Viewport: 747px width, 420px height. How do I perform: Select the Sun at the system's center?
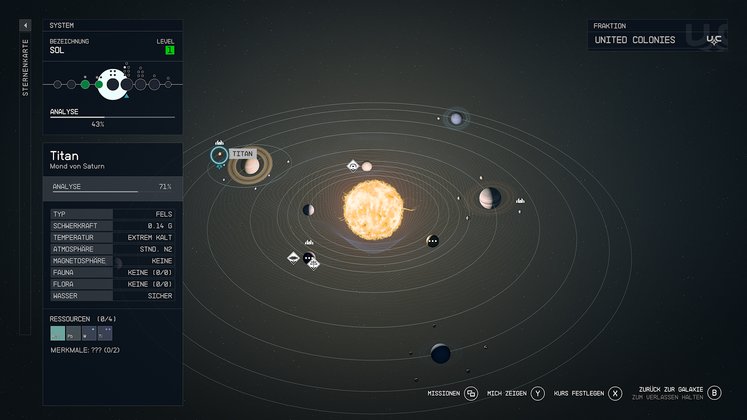click(x=373, y=208)
